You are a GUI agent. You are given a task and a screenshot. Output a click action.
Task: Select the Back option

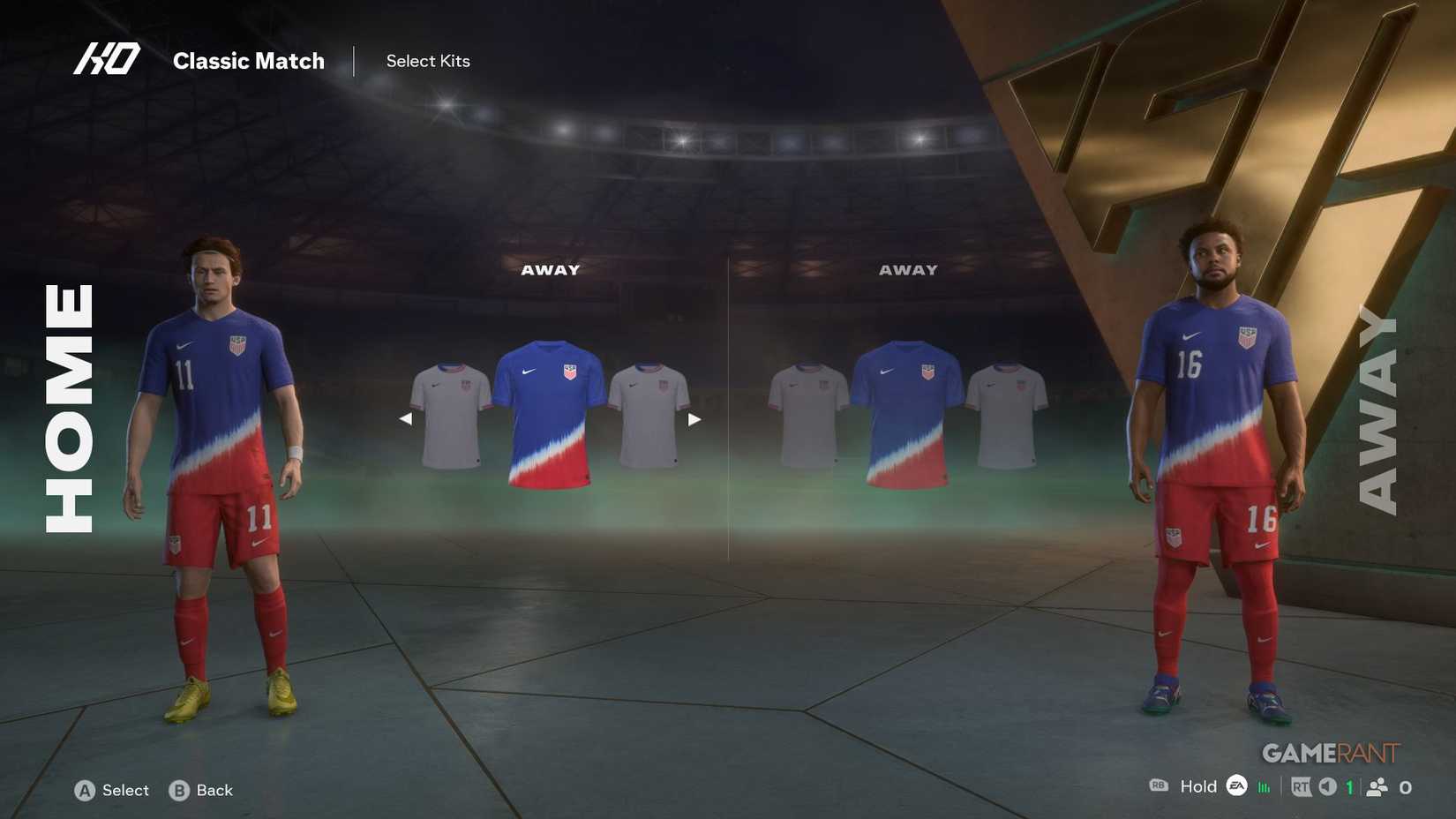click(x=213, y=791)
